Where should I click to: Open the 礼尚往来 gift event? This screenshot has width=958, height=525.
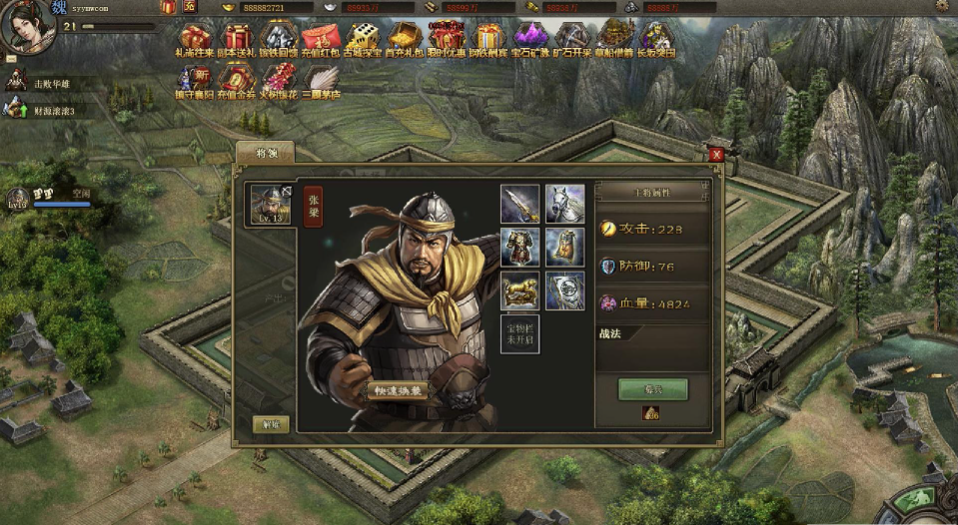[x=197, y=40]
